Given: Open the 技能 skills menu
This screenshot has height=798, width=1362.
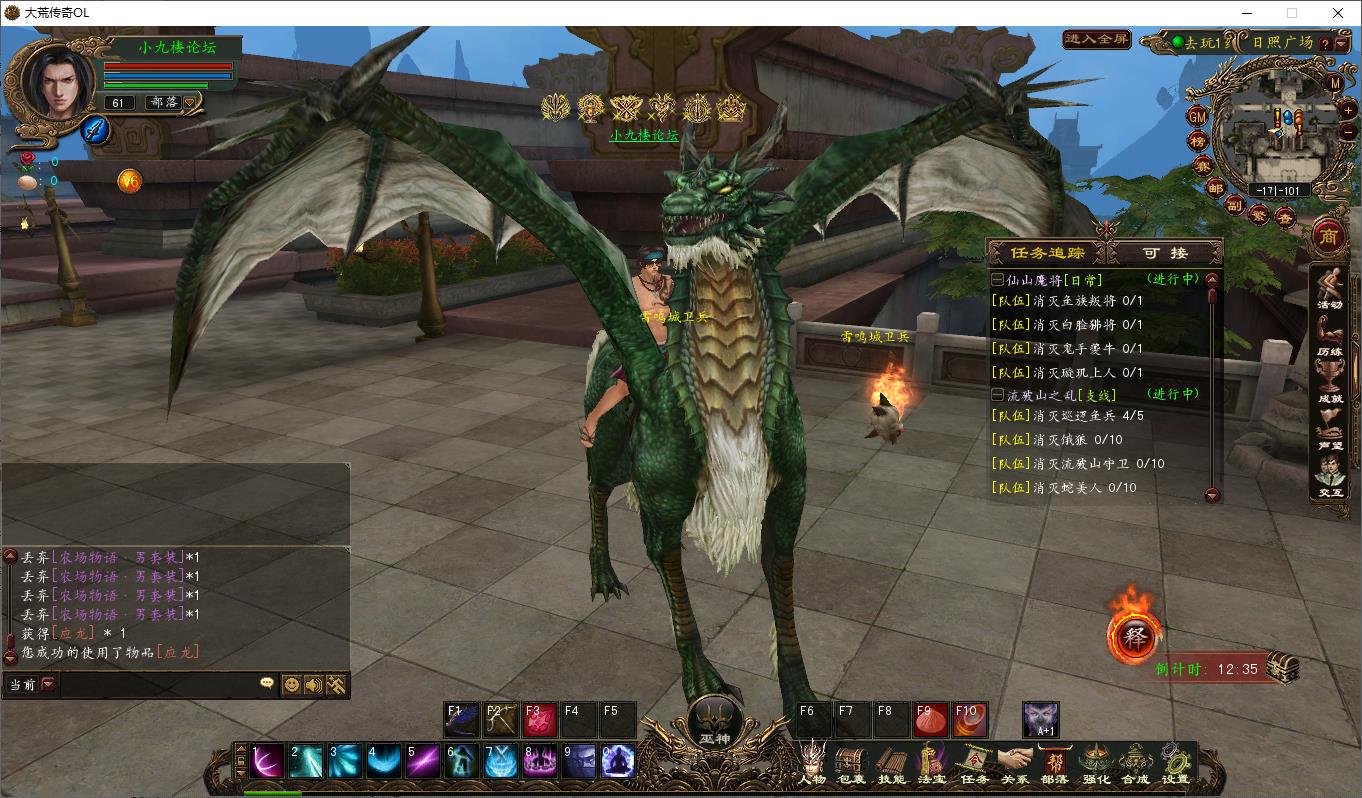Looking at the screenshot, I should click(891, 762).
